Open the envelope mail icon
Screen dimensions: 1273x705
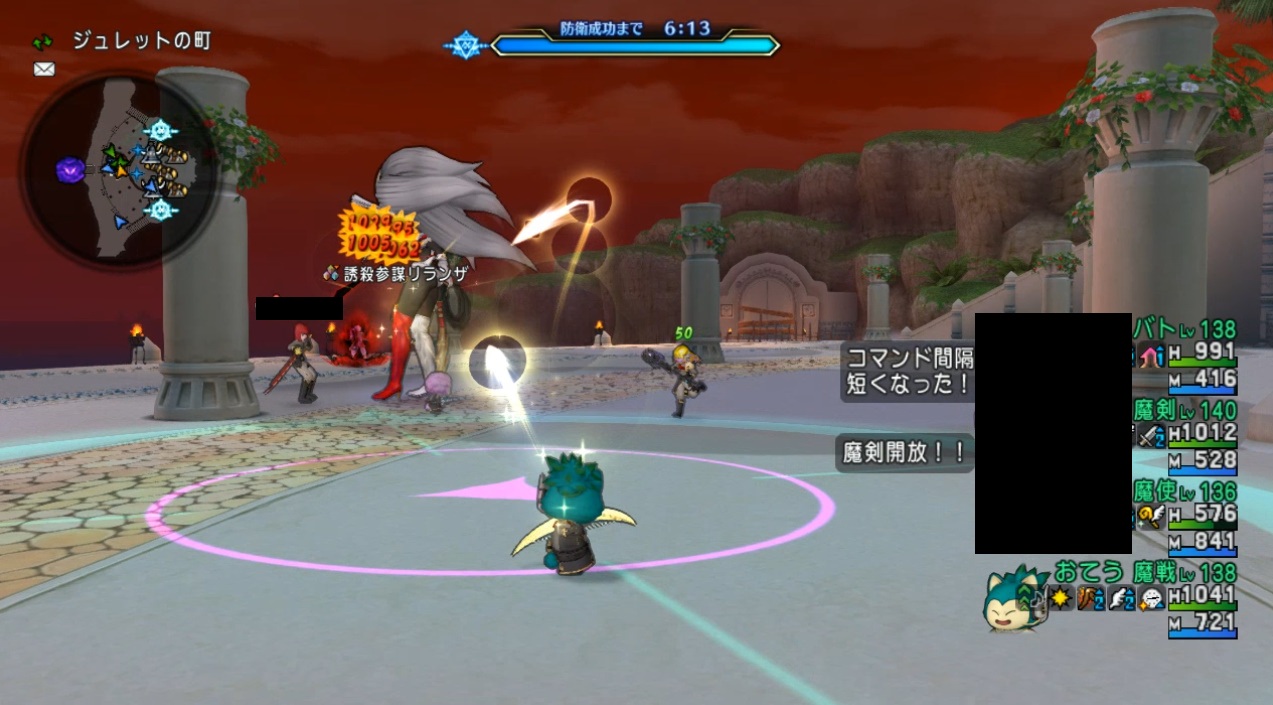(x=44, y=69)
